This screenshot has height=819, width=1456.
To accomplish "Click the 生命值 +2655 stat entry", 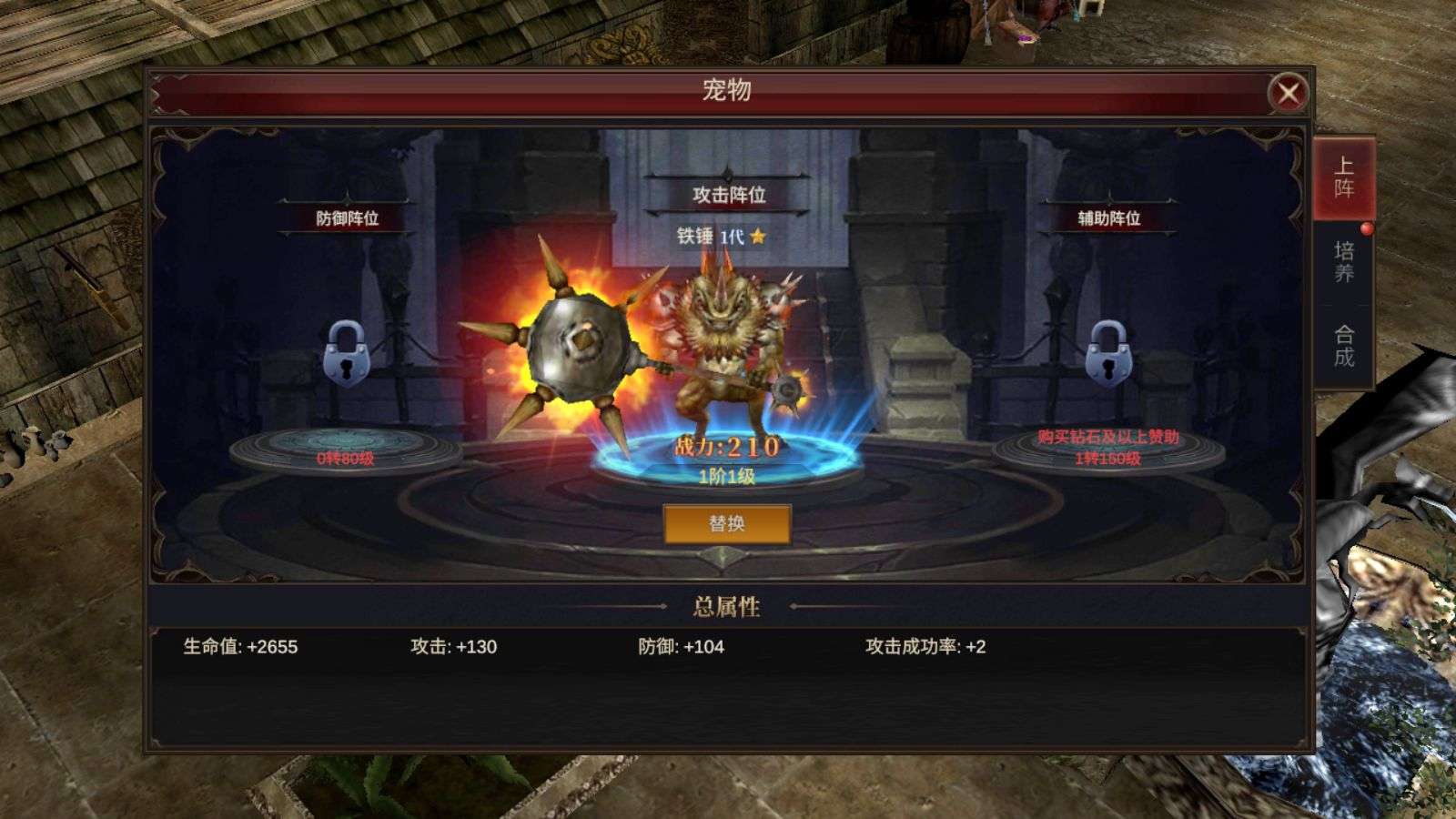I will (241, 645).
